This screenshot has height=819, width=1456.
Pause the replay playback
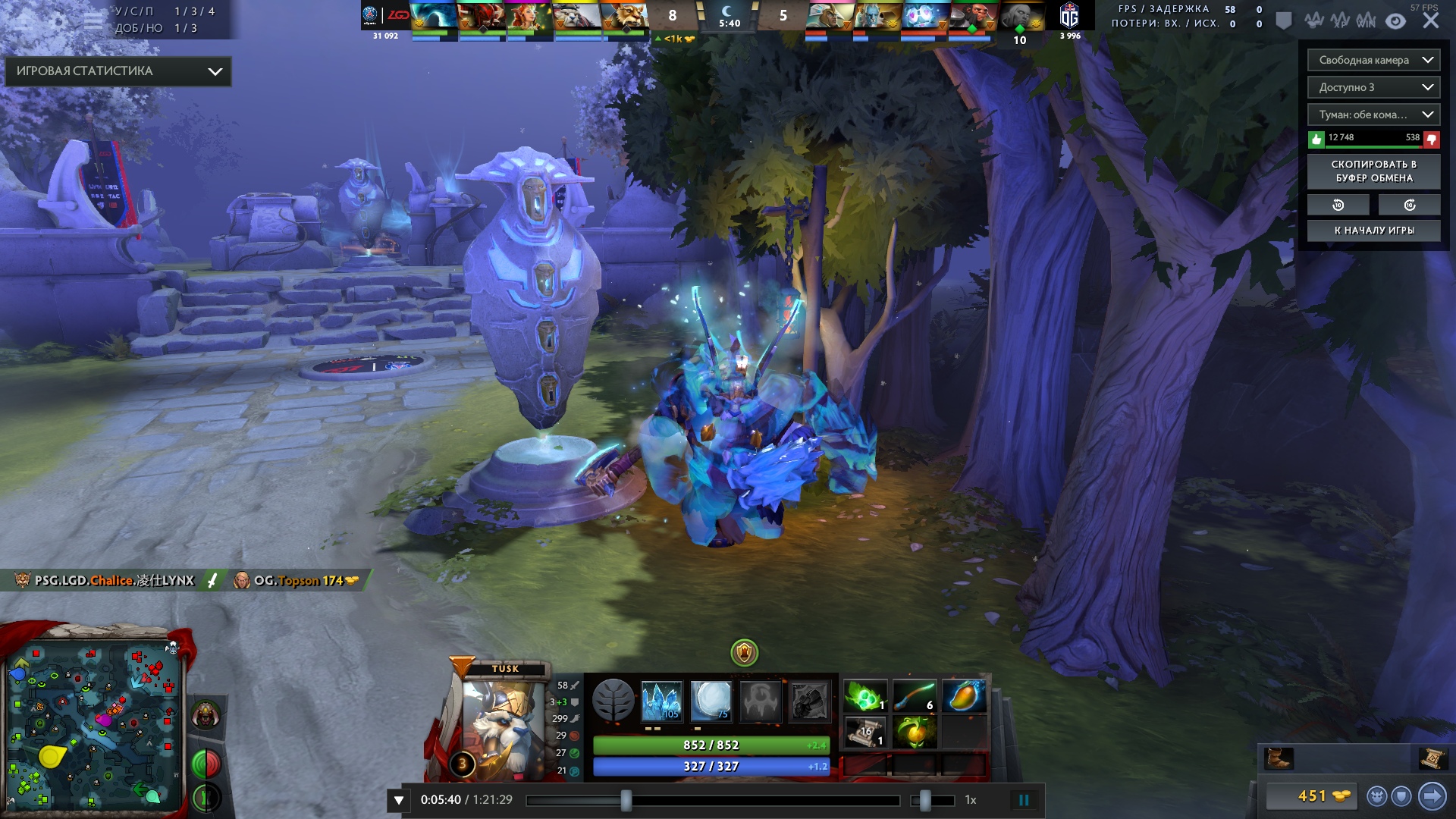(x=1024, y=800)
